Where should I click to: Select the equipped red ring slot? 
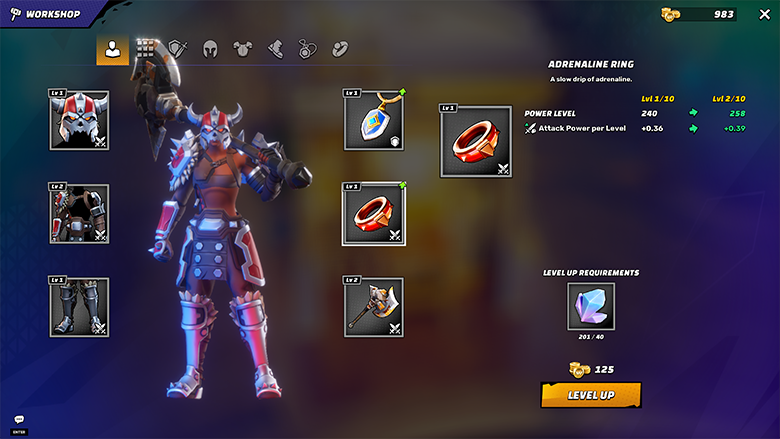(373, 213)
